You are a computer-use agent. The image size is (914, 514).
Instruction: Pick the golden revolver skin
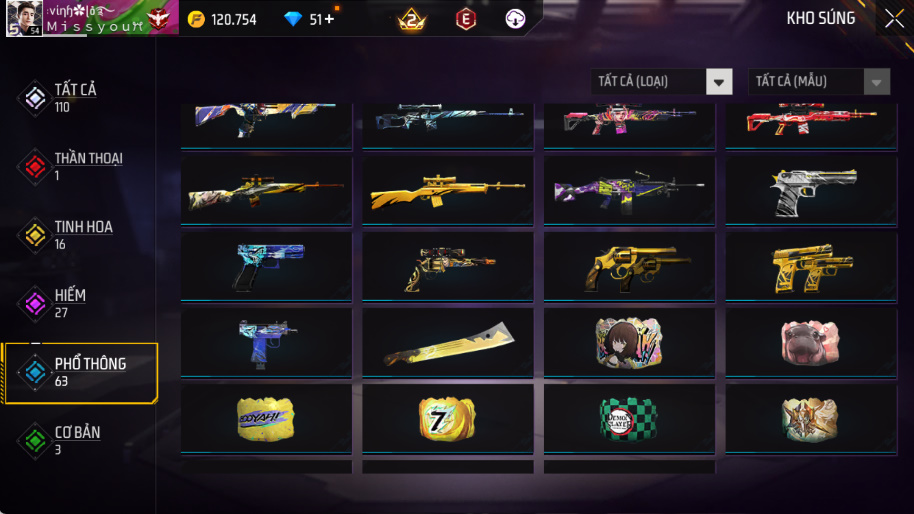[629, 267]
